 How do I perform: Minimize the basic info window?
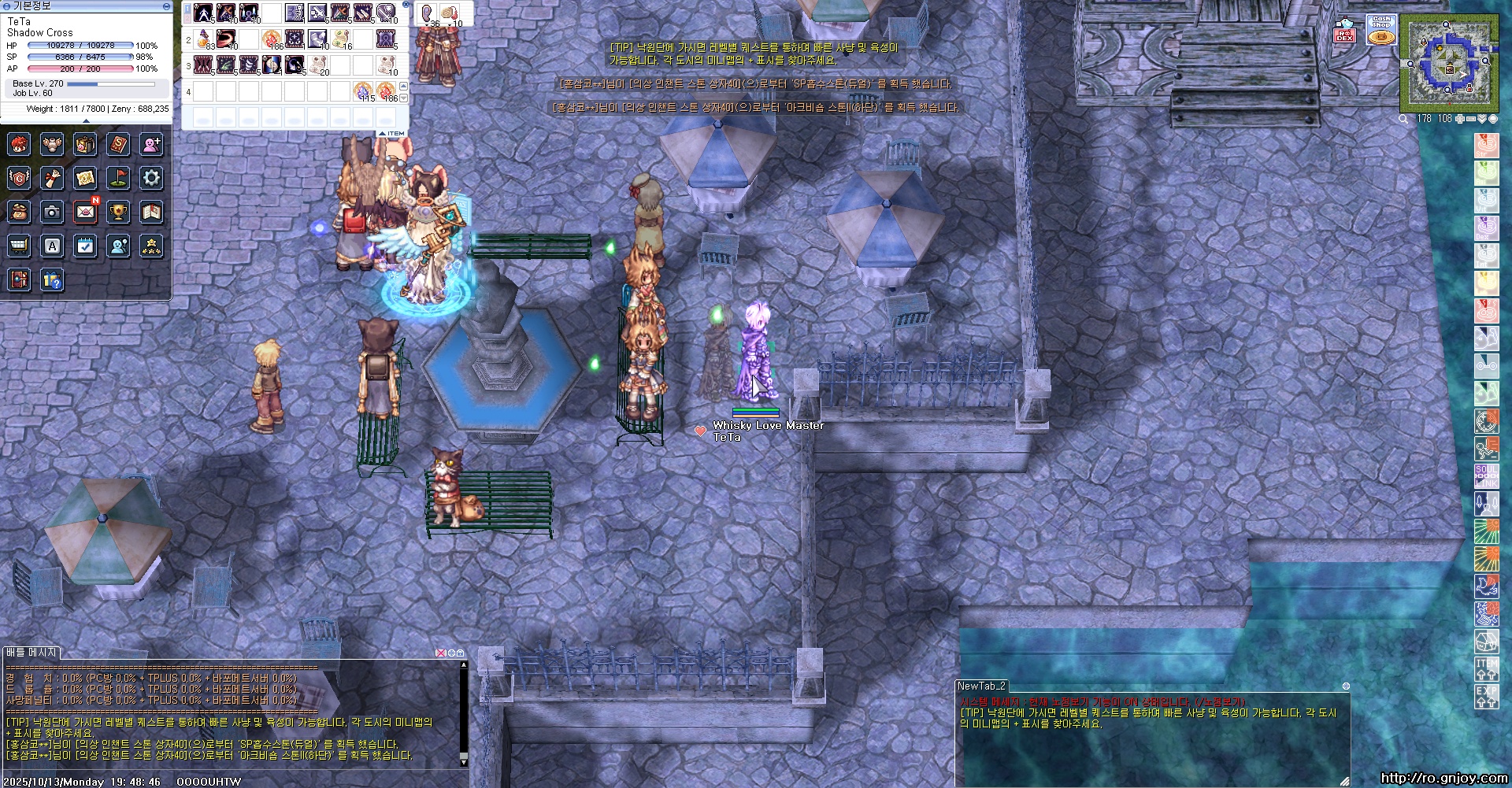click(x=166, y=6)
